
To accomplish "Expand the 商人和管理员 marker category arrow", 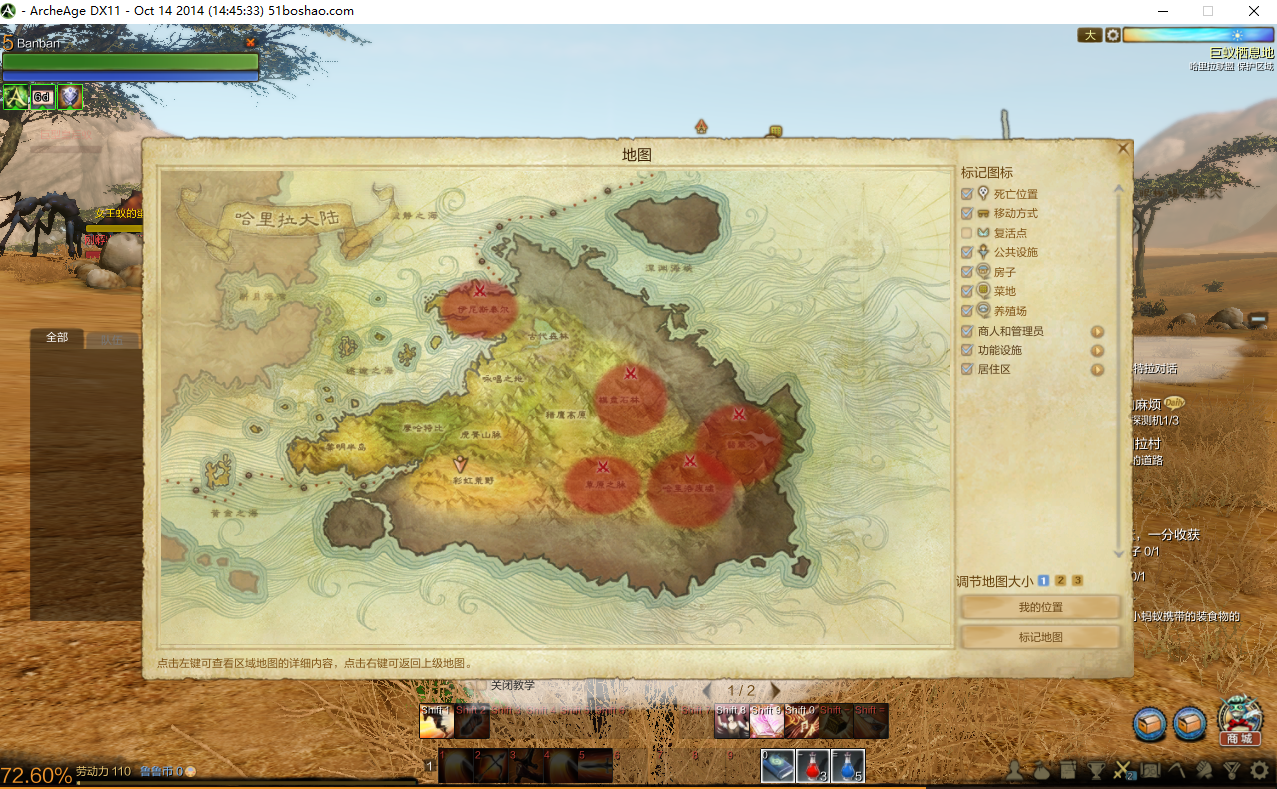I will point(1097,331).
